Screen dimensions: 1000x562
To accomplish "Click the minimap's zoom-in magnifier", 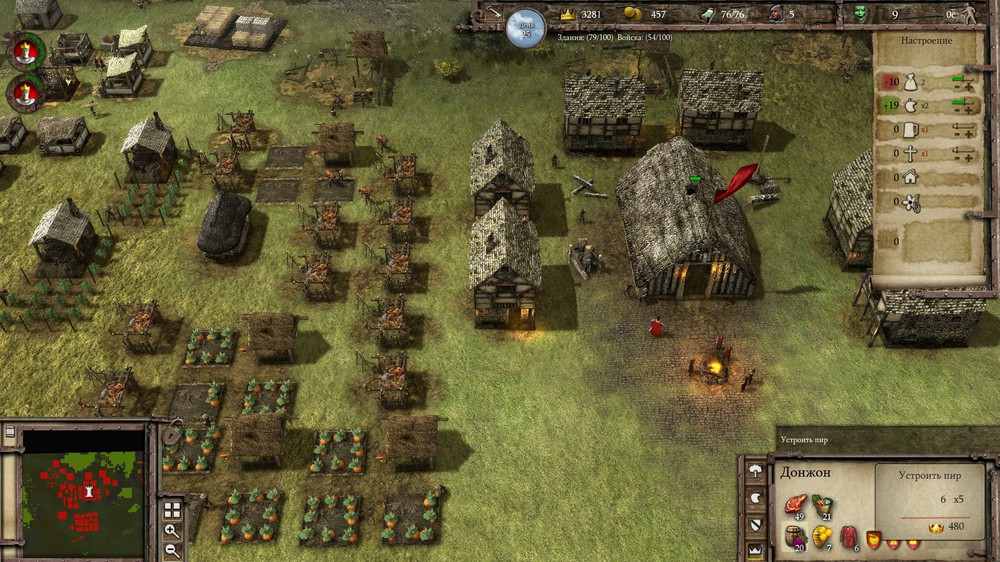I will click(172, 531).
